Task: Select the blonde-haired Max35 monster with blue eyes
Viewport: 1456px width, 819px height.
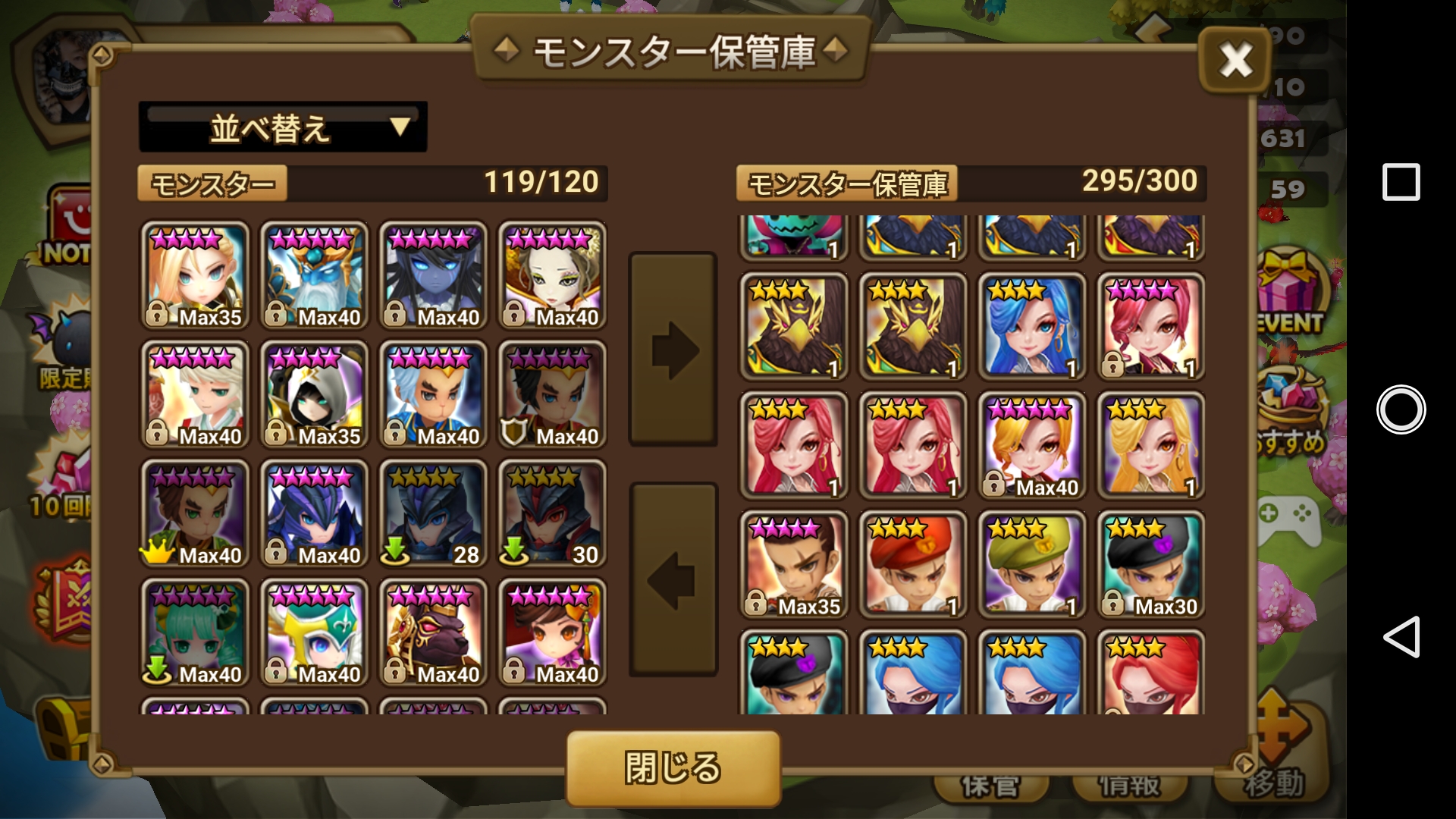Action: (x=195, y=275)
